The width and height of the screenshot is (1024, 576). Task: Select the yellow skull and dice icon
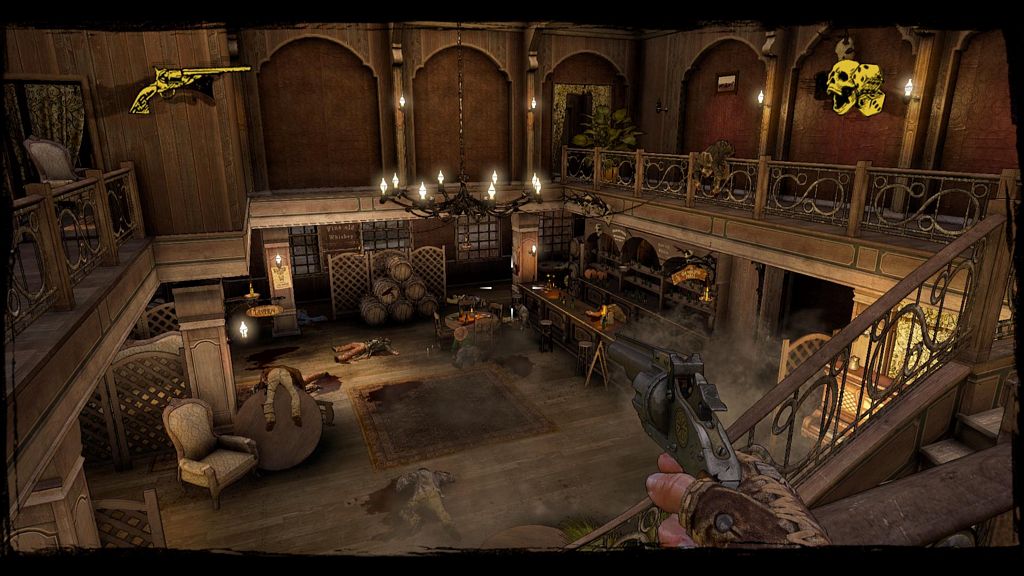[855, 87]
